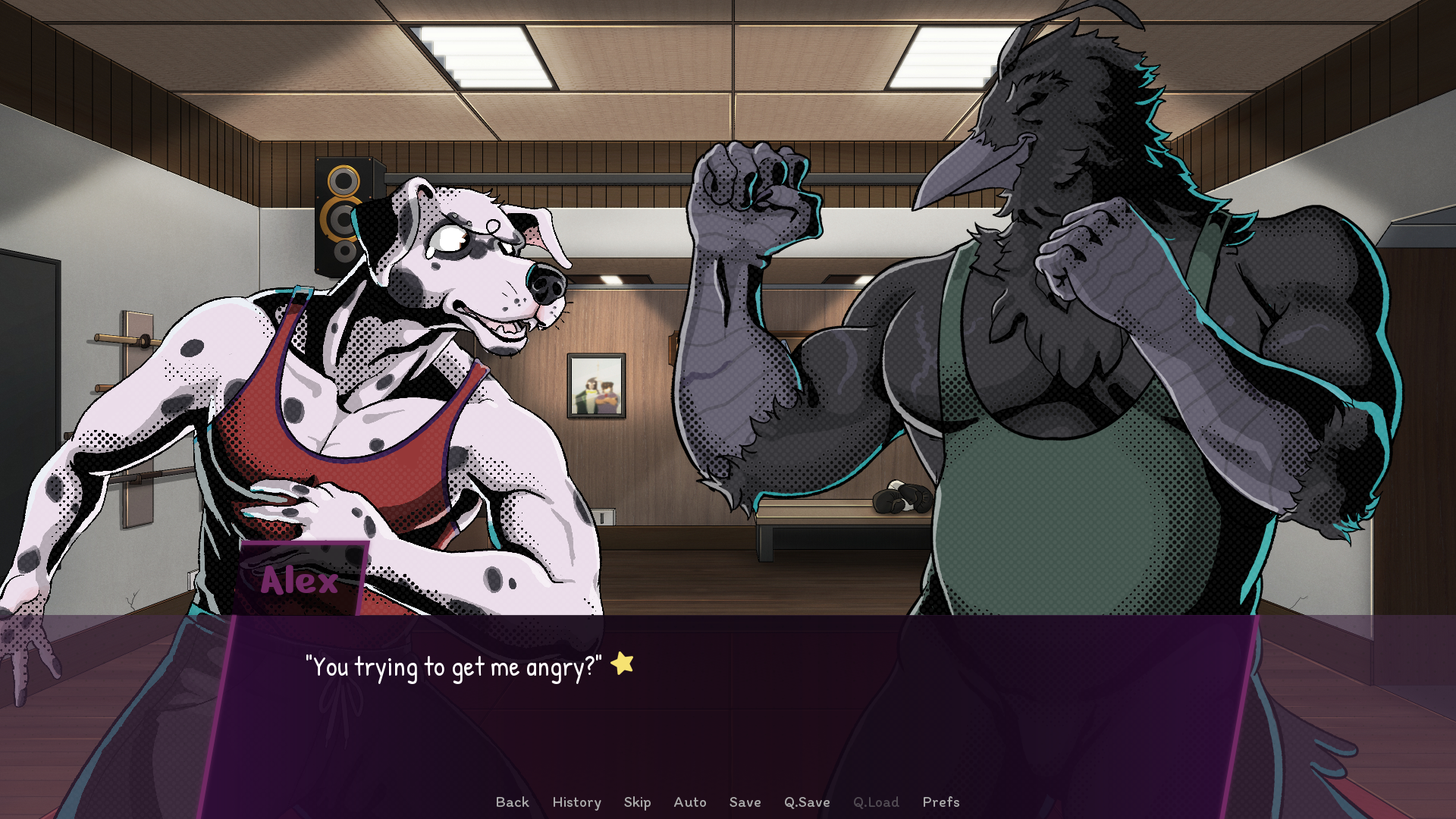
Task: Quick save with Q.Save
Action: [807, 802]
